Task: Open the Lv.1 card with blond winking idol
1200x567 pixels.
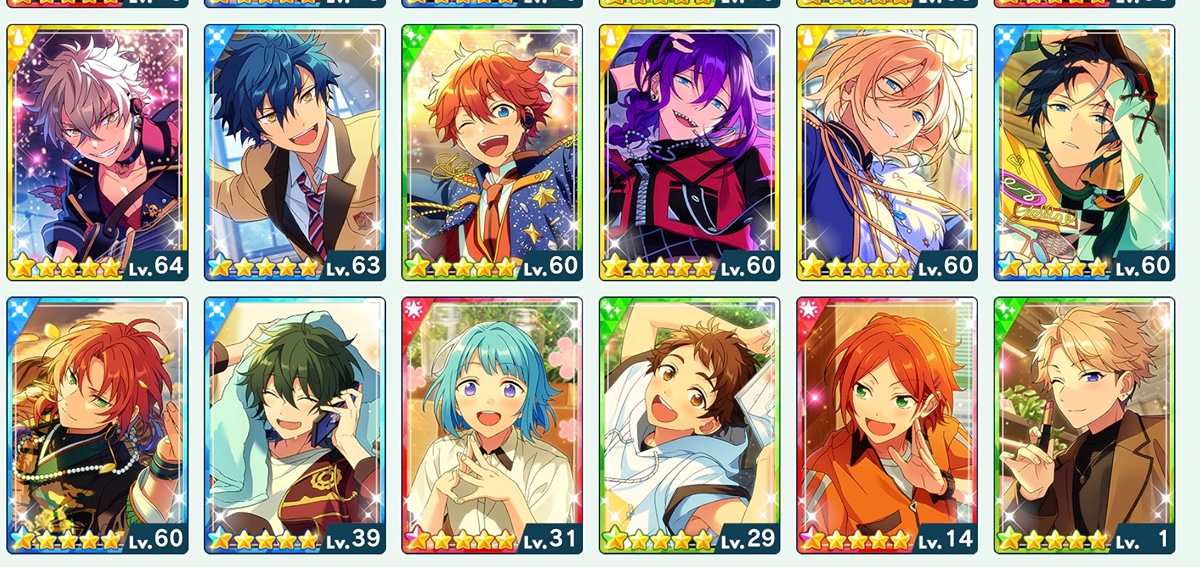Action: tap(1084, 424)
